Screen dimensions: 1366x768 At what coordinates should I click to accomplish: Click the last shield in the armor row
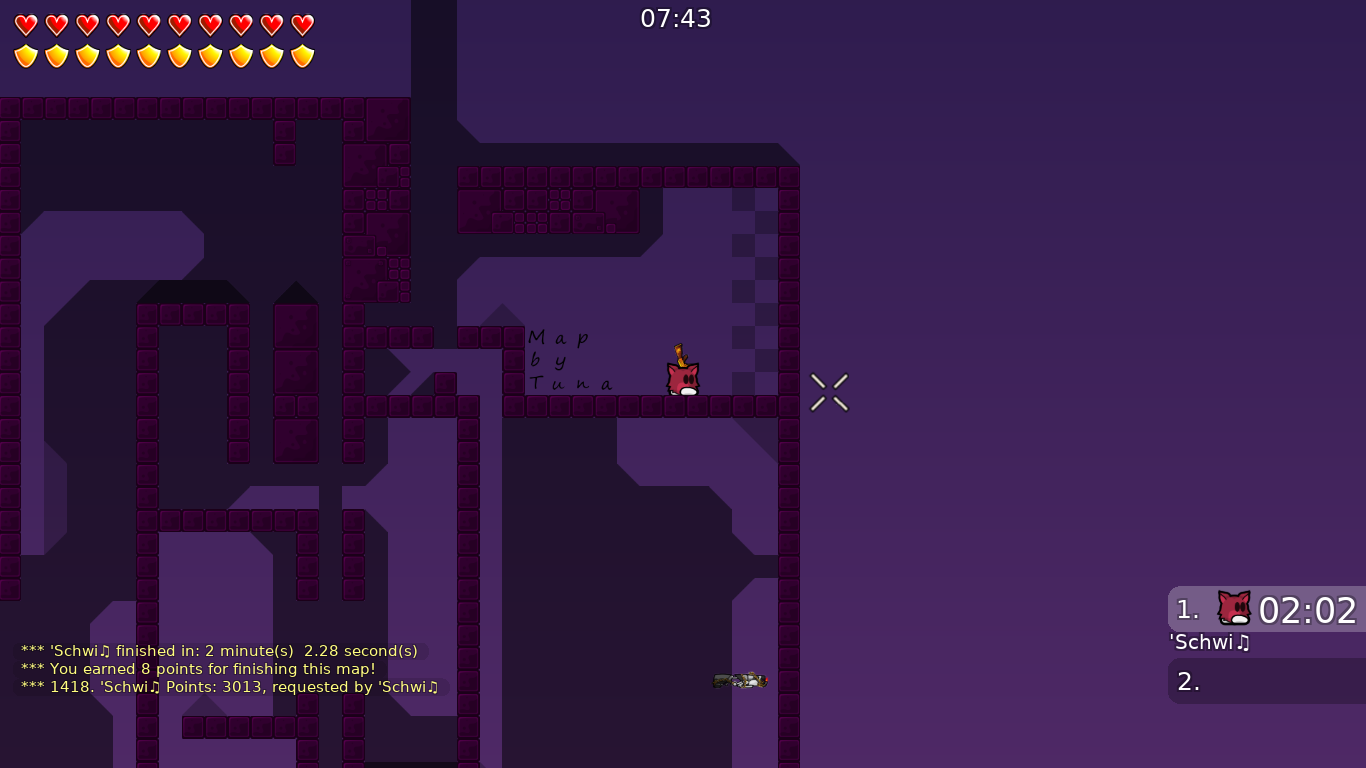pos(300,56)
